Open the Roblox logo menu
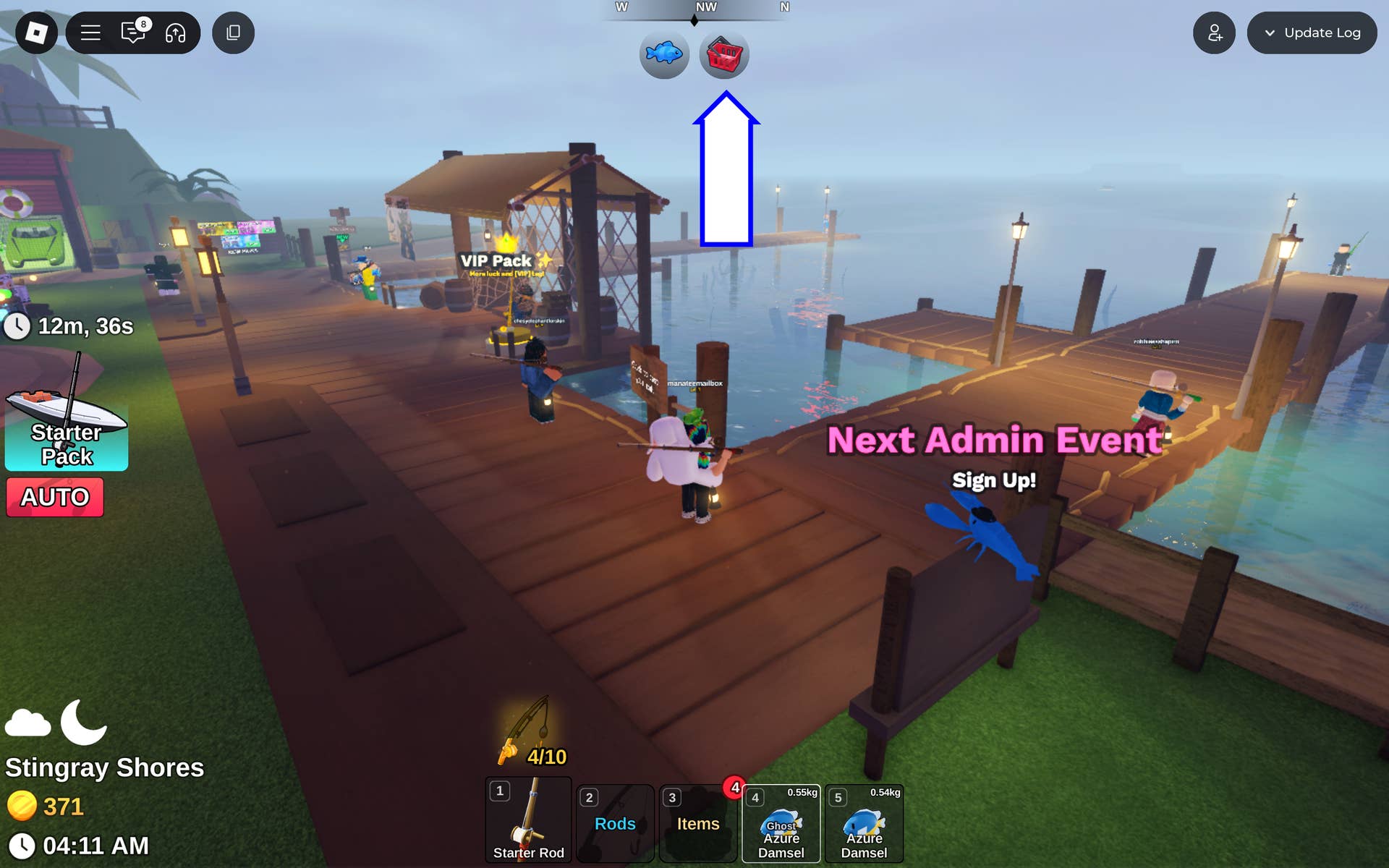This screenshot has width=1389, height=868. click(x=36, y=33)
